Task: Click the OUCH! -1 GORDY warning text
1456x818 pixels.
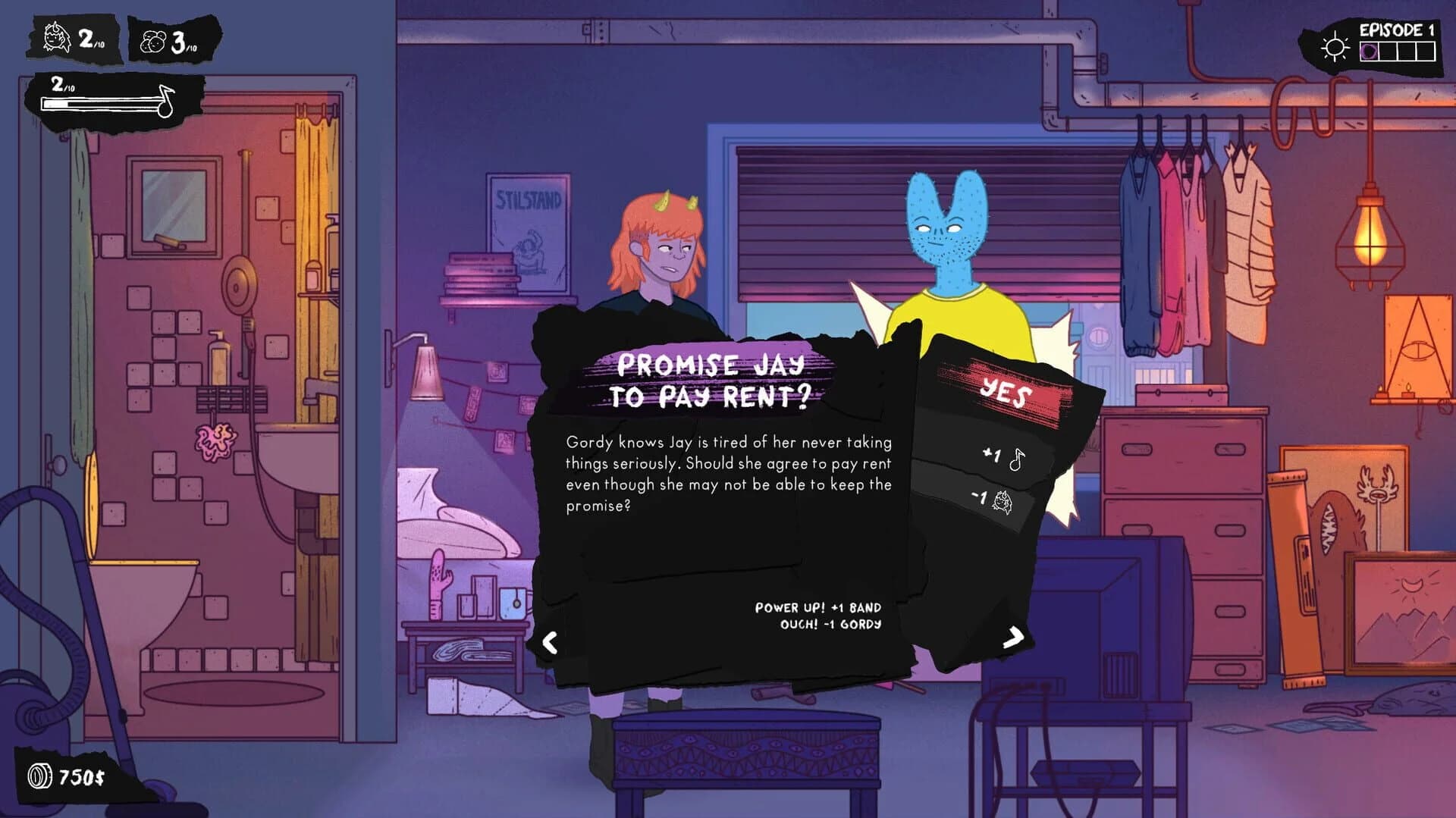Action: click(x=830, y=625)
